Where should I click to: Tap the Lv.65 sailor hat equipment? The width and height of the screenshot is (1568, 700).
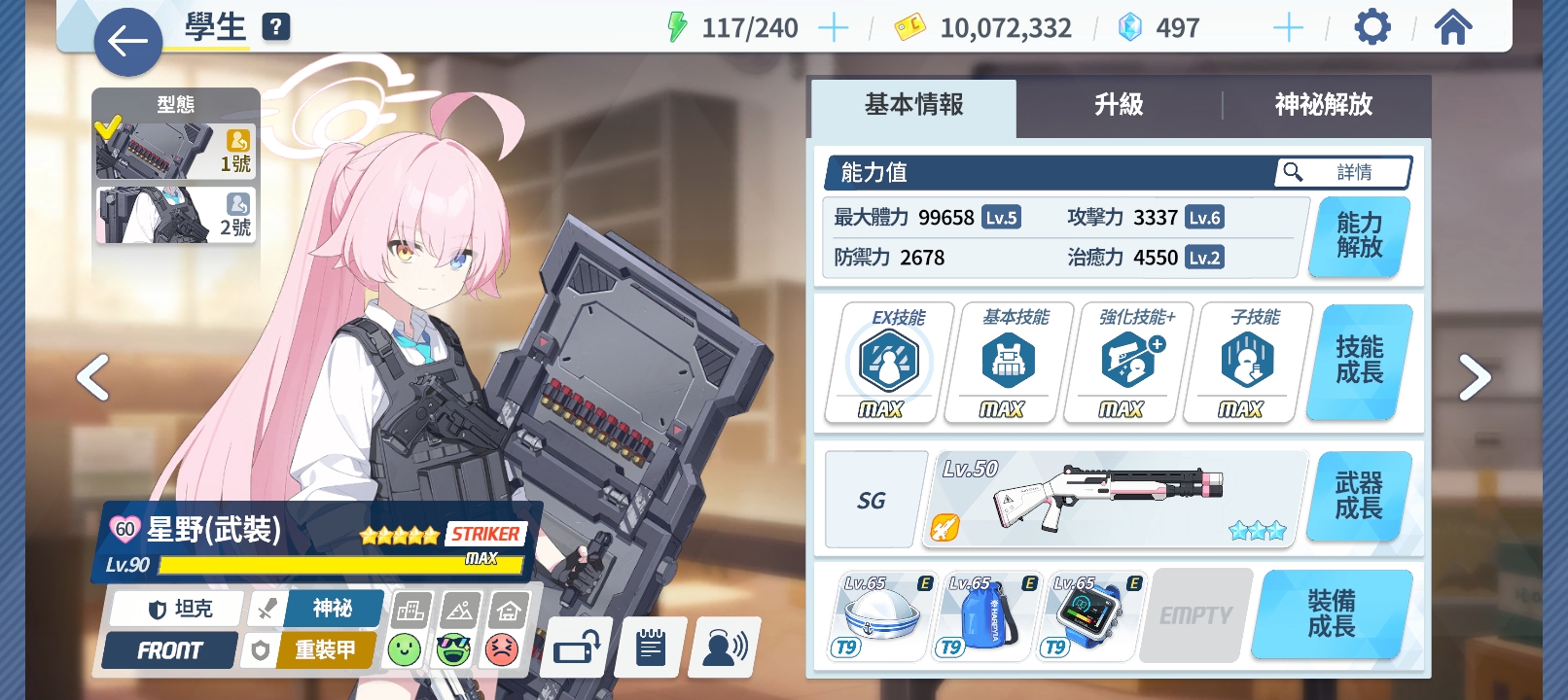(x=876, y=614)
